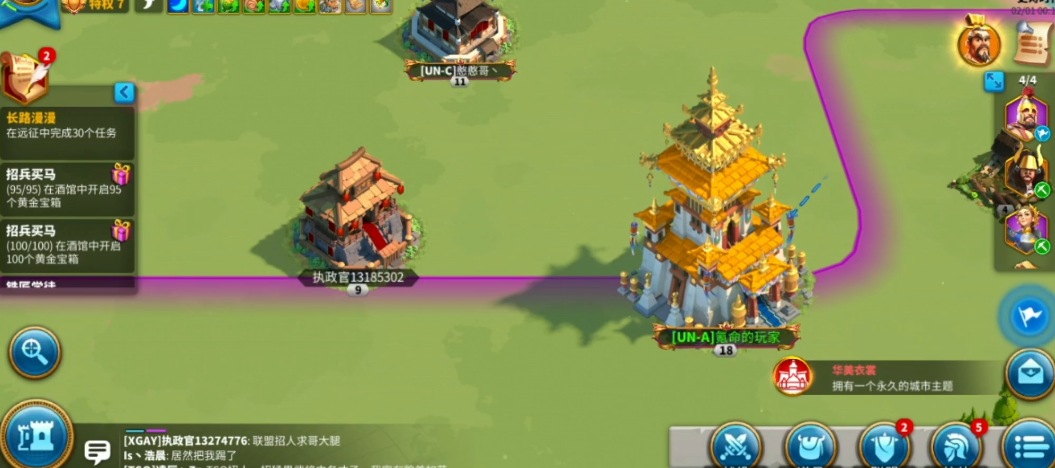
Task: Expand the march queue with the blue arrows
Action: click(994, 81)
